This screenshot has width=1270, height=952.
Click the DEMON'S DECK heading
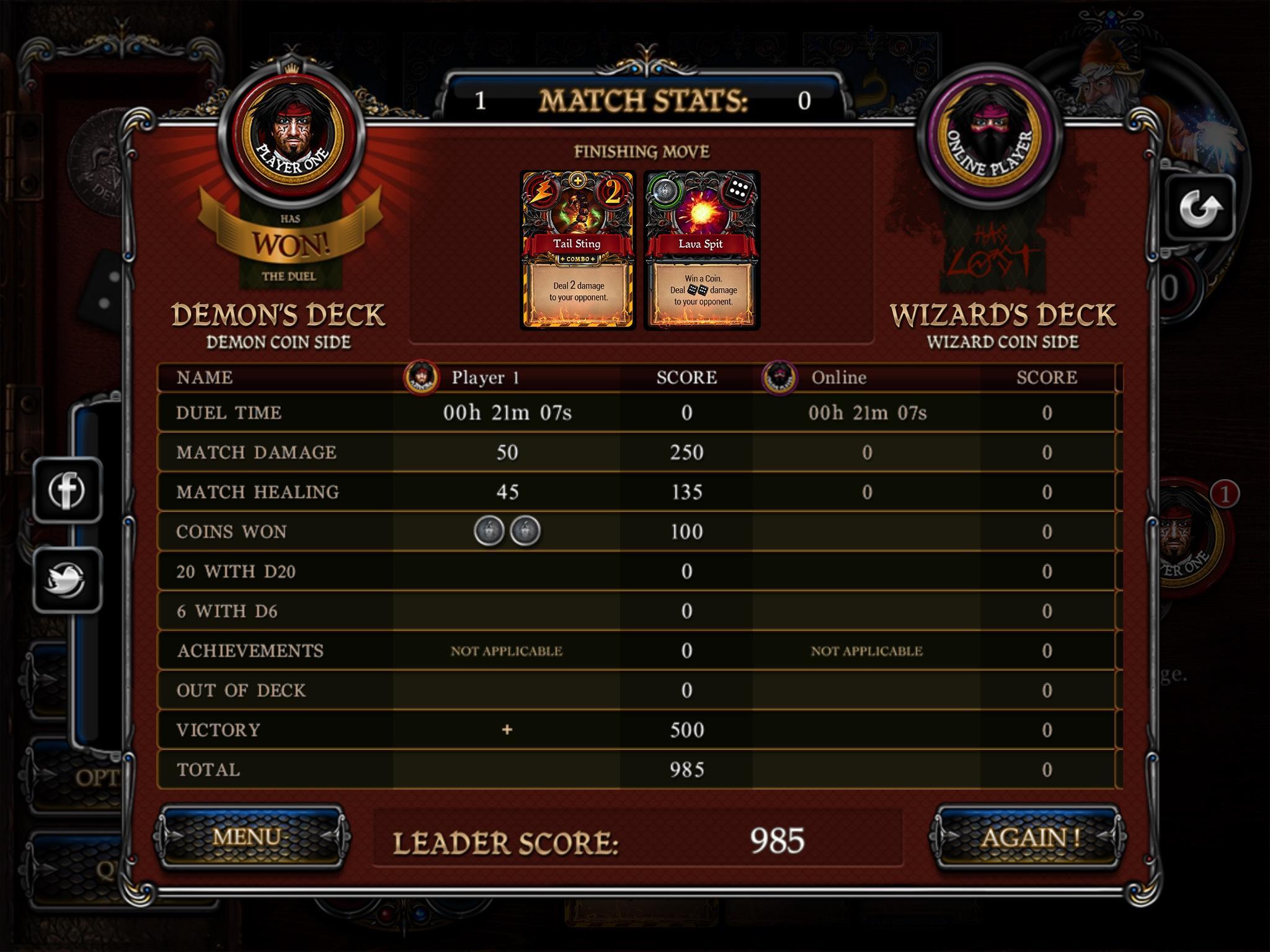[280, 315]
